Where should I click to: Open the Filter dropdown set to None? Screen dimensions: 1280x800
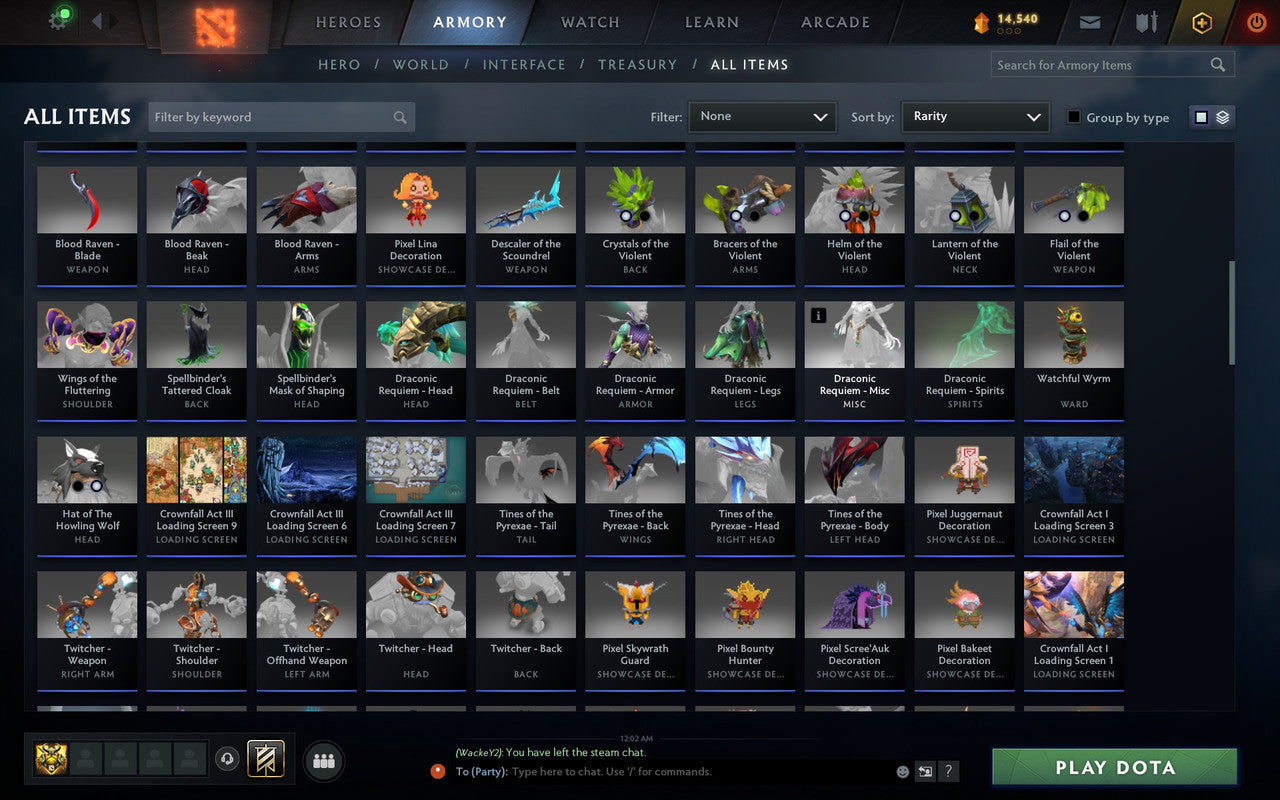pyautogui.click(x=762, y=116)
